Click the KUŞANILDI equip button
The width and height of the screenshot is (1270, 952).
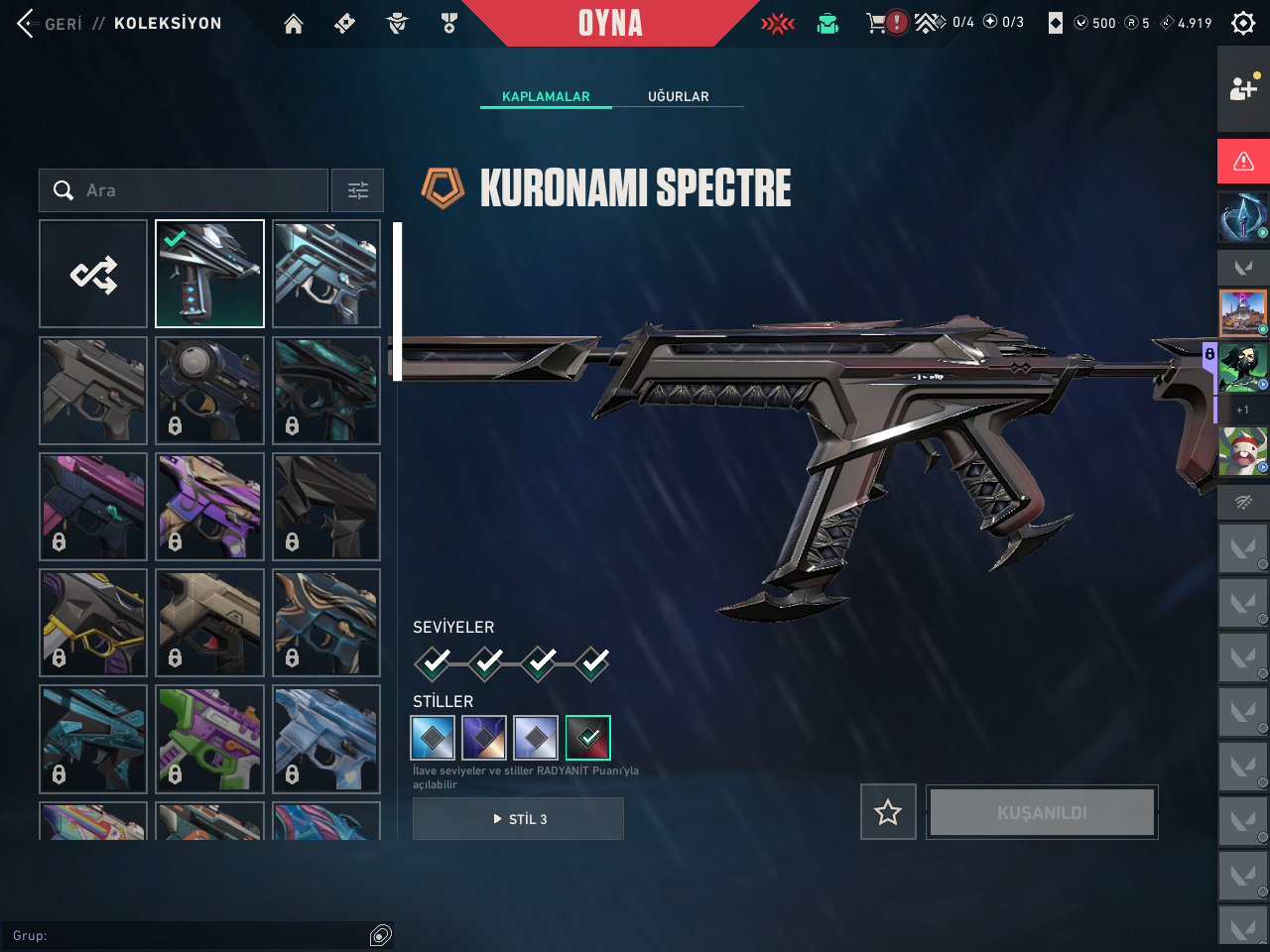click(x=1042, y=813)
